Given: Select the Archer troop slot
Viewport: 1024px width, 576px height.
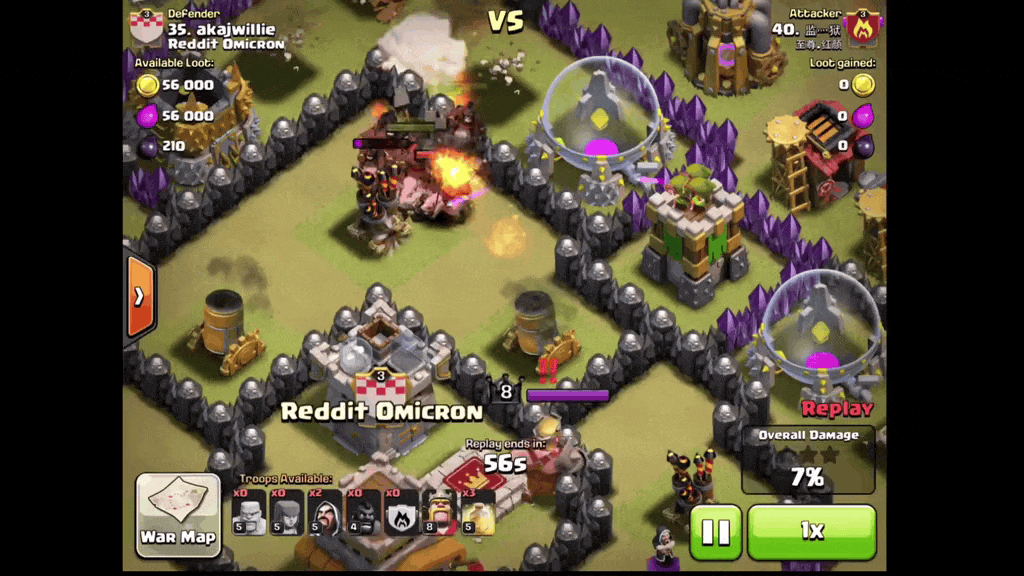Looking at the screenshot, I should pyautogui.click(x=287, y=512).
